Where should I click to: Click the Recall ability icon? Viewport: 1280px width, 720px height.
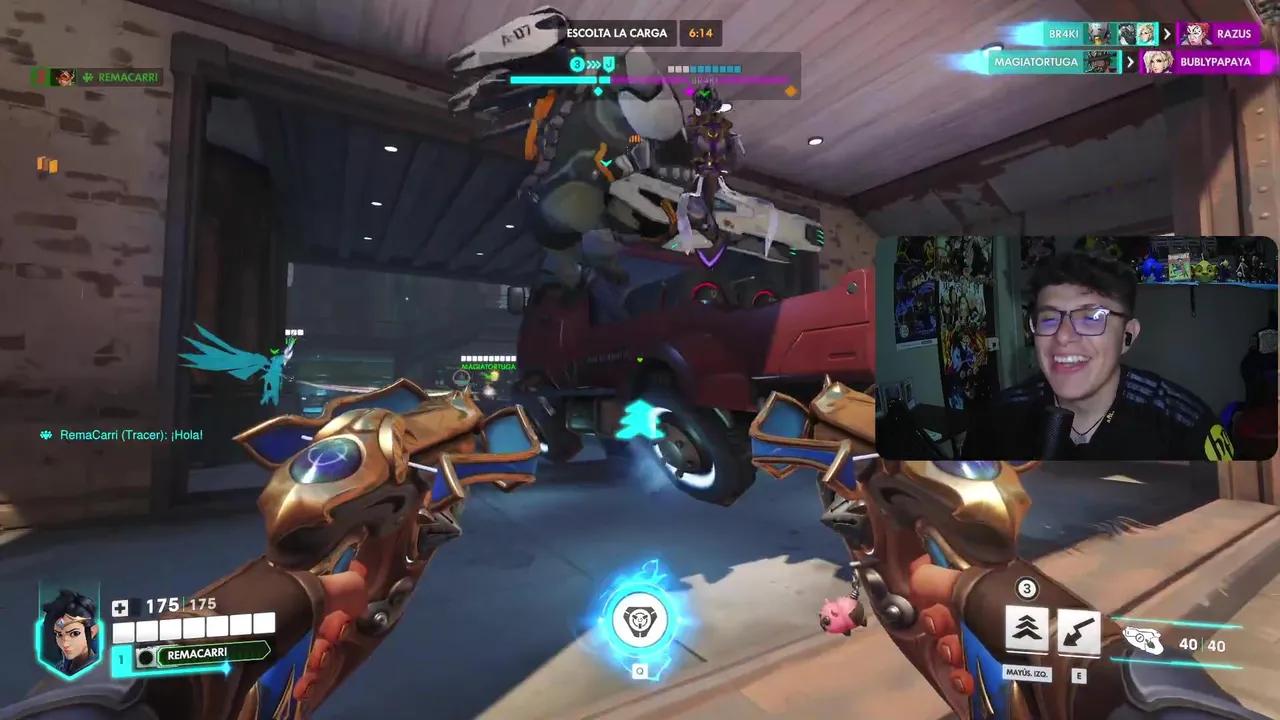click(1078, 630)
